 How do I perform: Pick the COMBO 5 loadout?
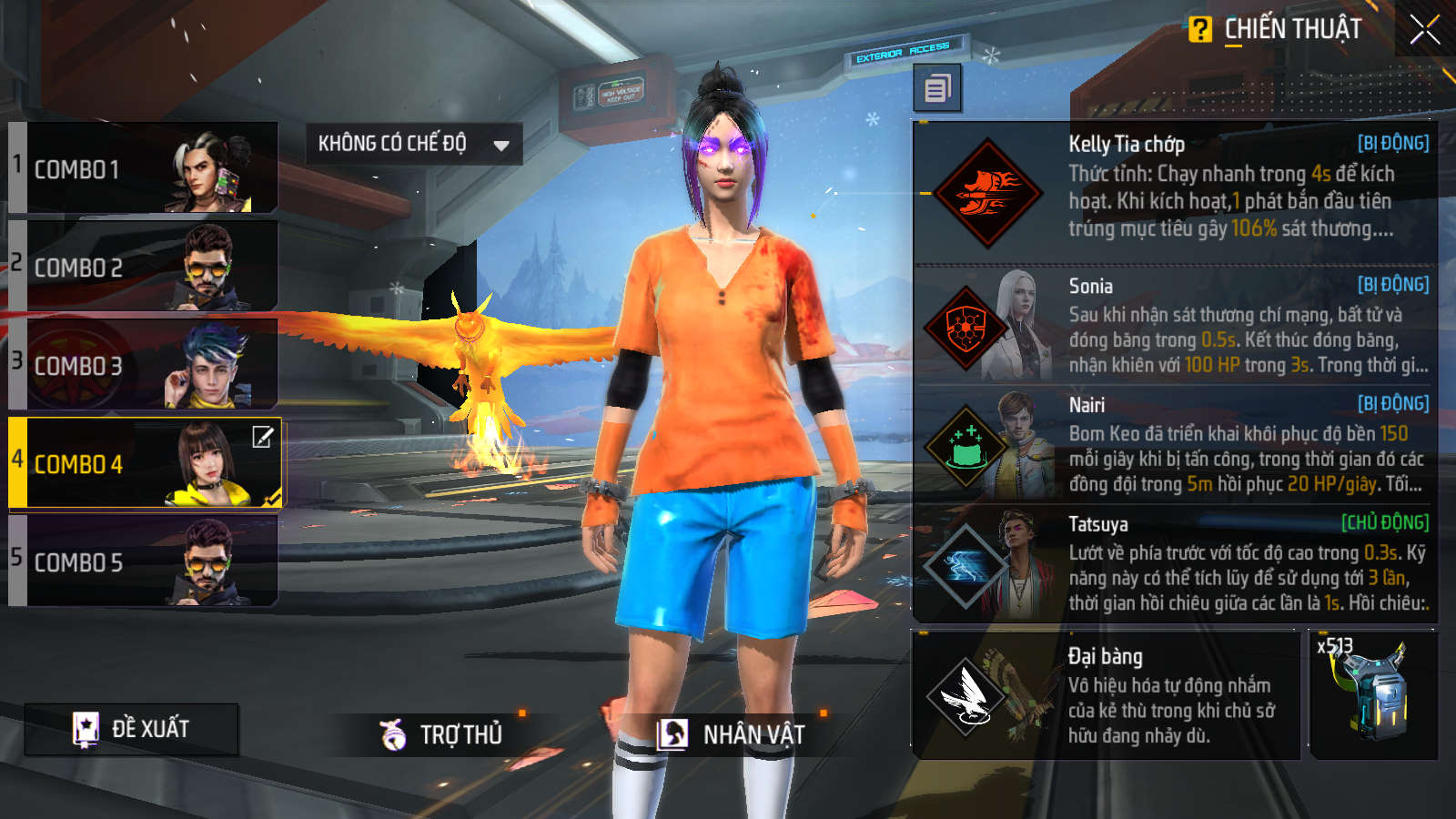pyautogui.click(x=143, y=561)
